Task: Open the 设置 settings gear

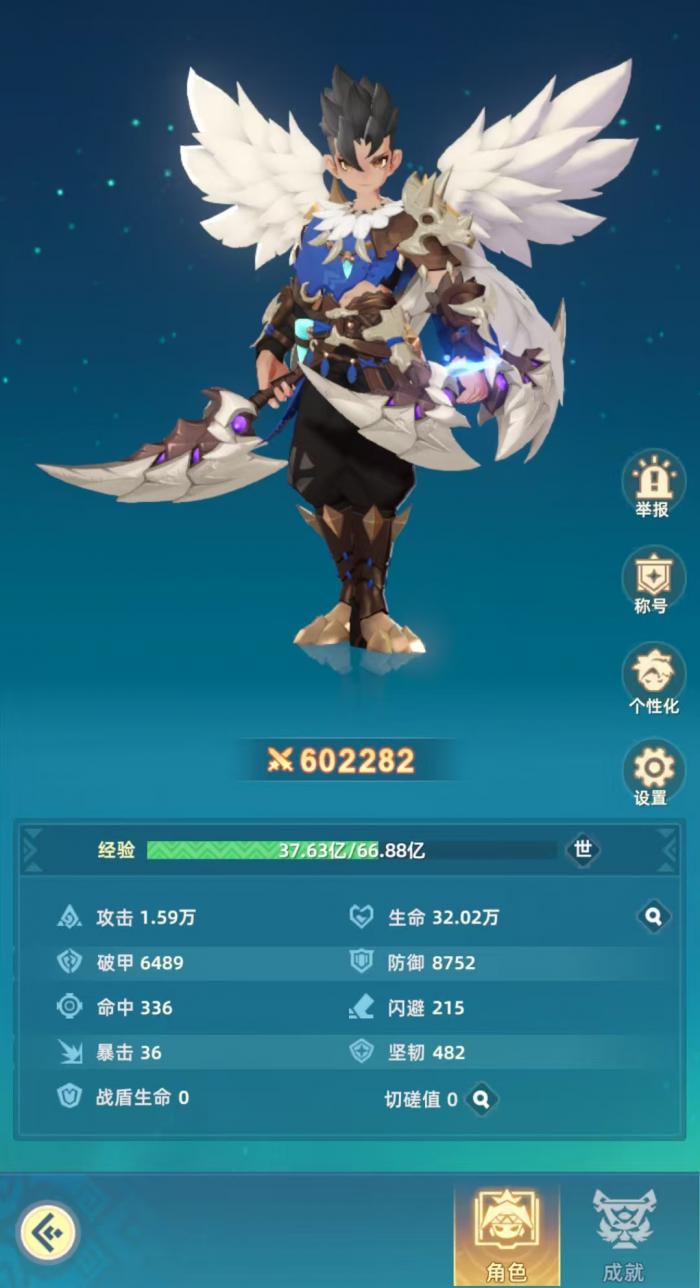Action: pyautogui.click(x=653, y=769)
